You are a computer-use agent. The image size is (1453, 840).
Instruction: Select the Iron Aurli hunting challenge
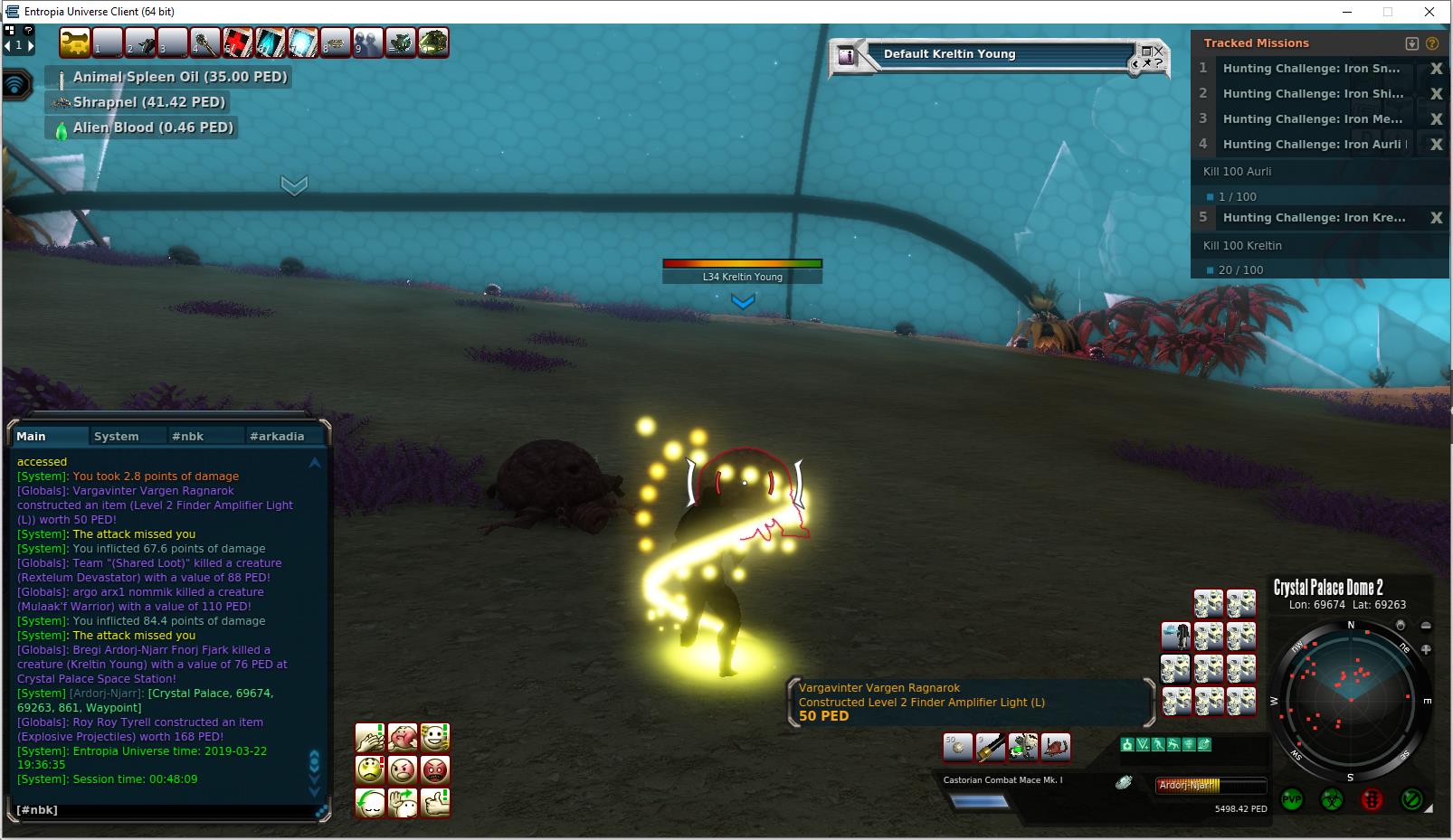(x=1314, y=145)
